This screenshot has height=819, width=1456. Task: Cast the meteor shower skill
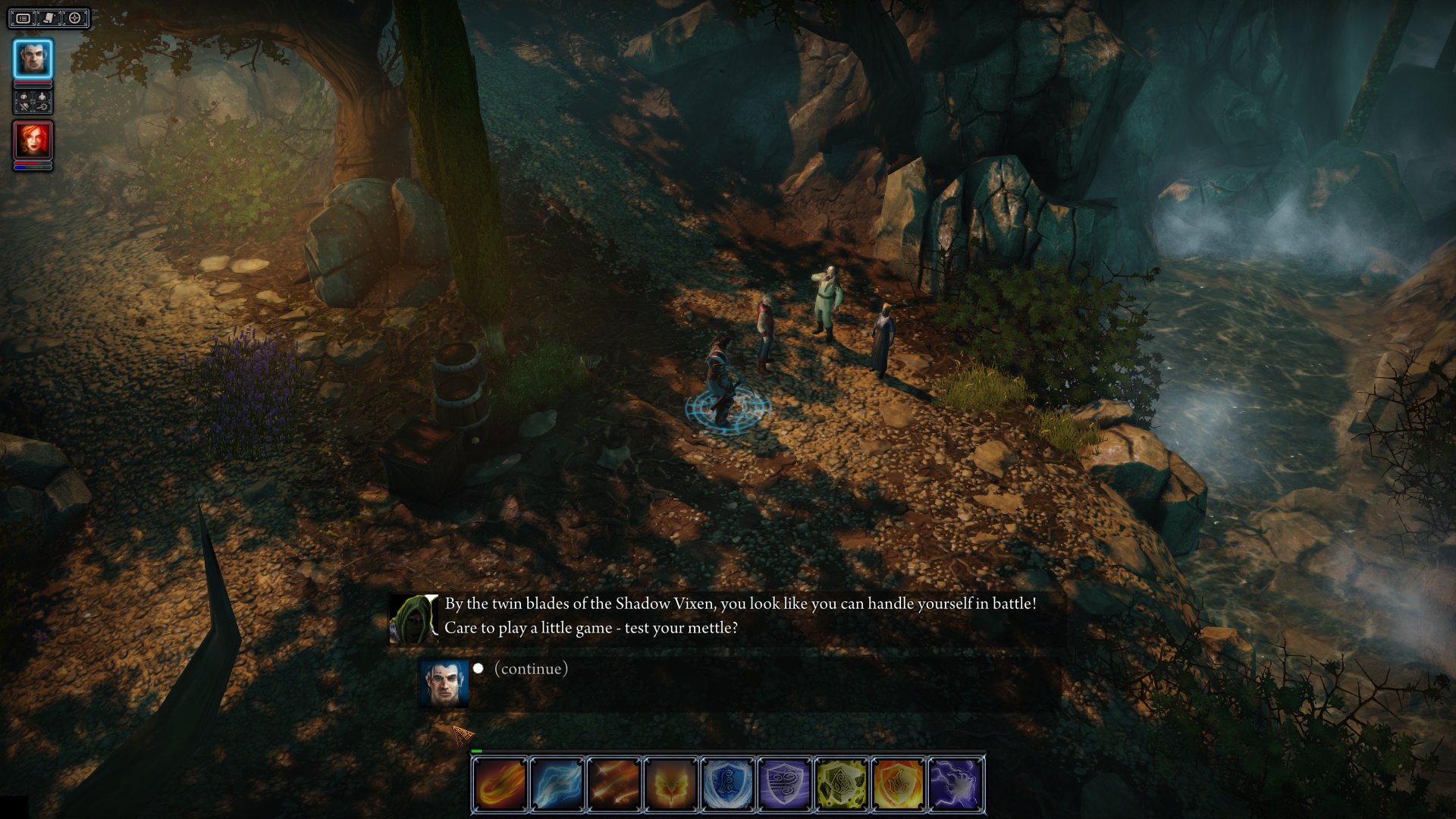coord(613,784)
